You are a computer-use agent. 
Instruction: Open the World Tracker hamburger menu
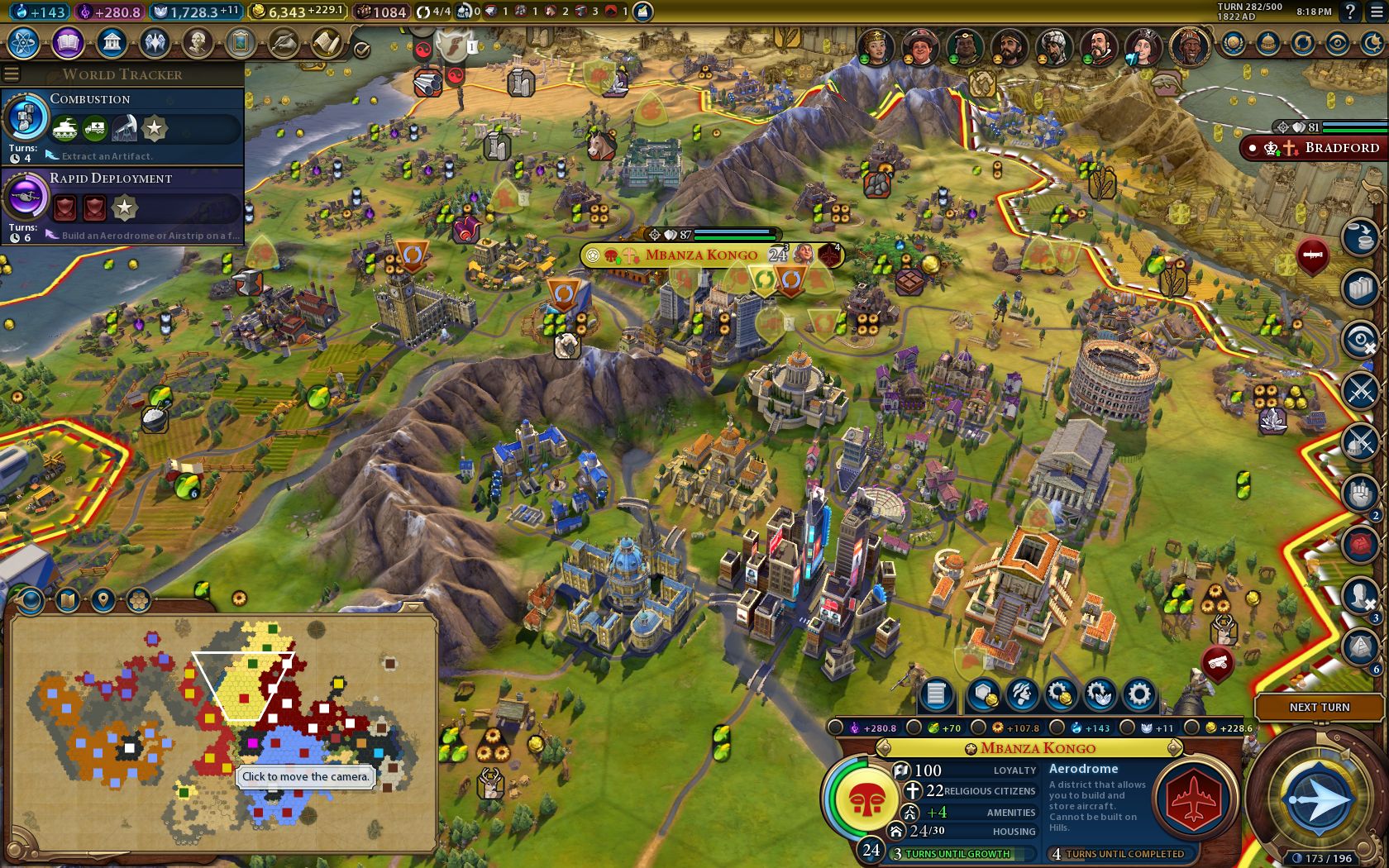(x=11, y=73)
